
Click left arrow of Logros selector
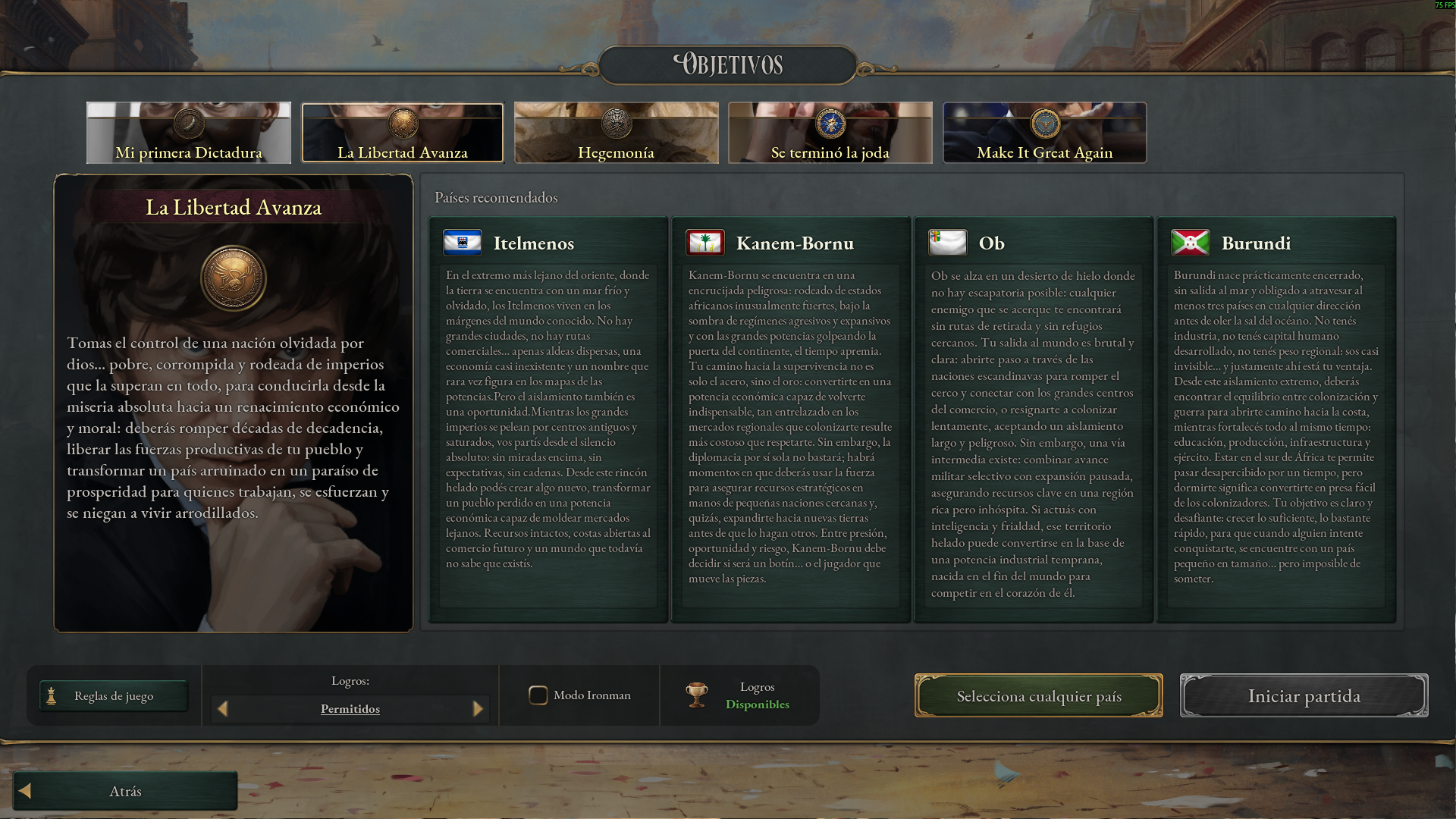pos(223,709)
